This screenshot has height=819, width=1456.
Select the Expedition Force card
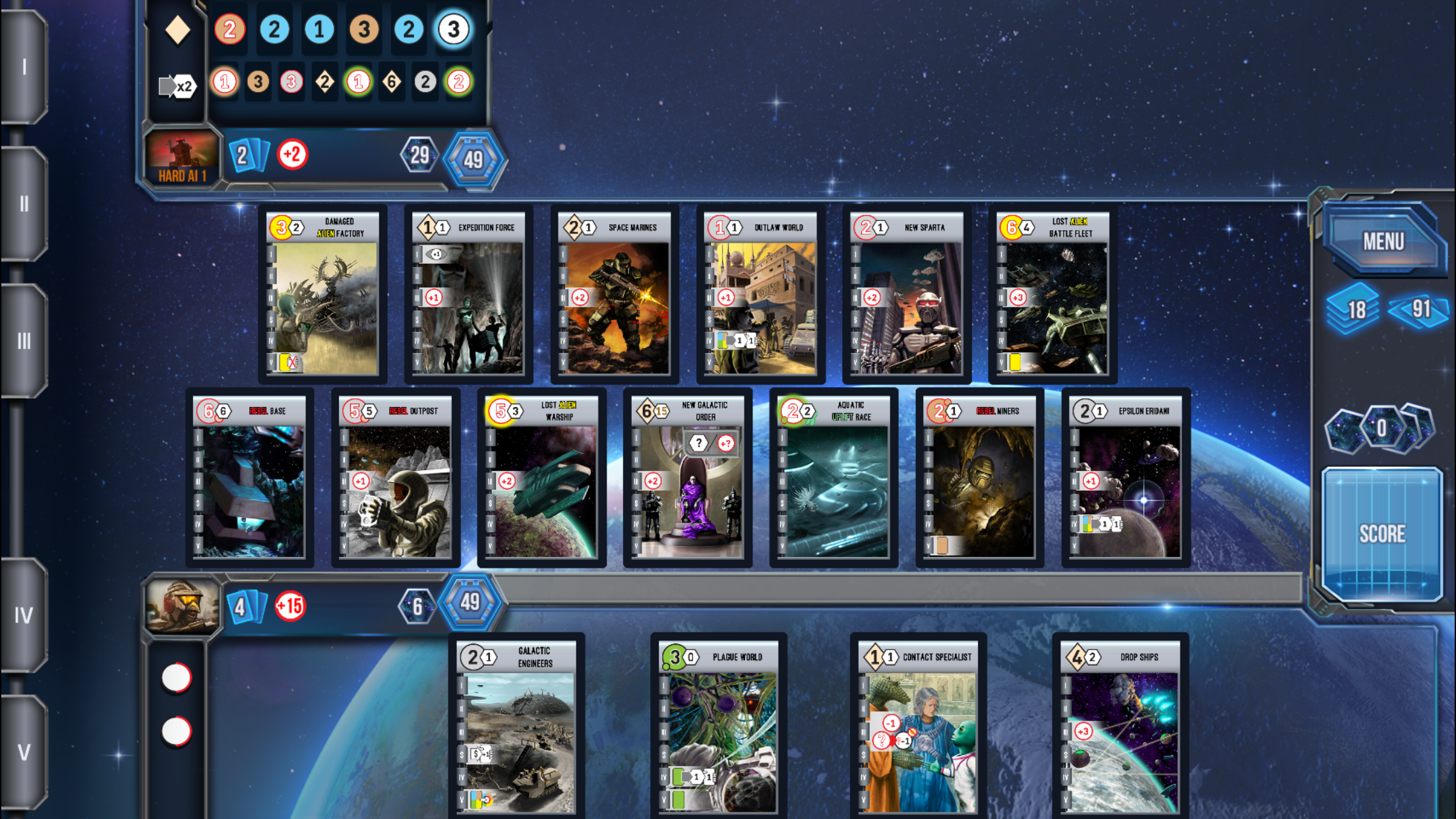pyautogui.click(x=468, y=294)
